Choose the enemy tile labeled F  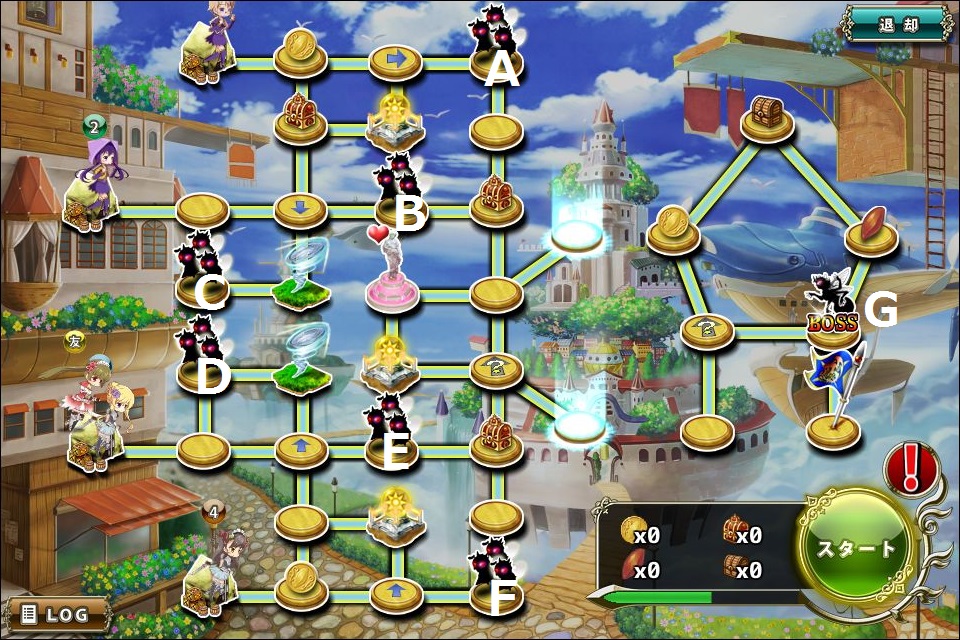492,574
